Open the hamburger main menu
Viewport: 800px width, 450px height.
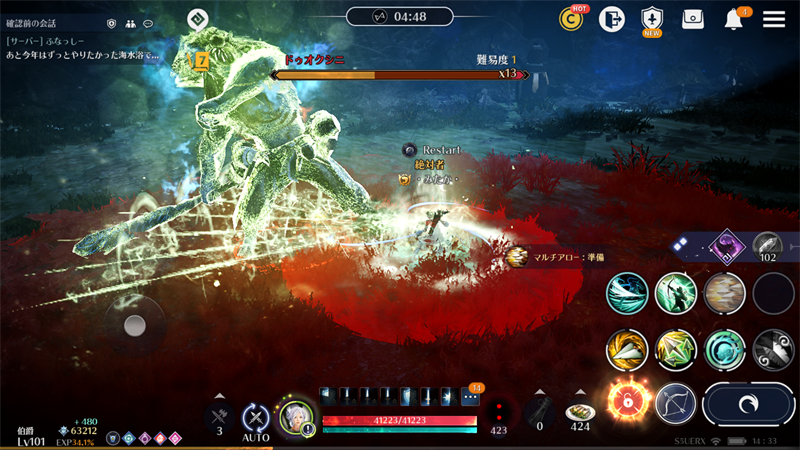coord(774,19)
